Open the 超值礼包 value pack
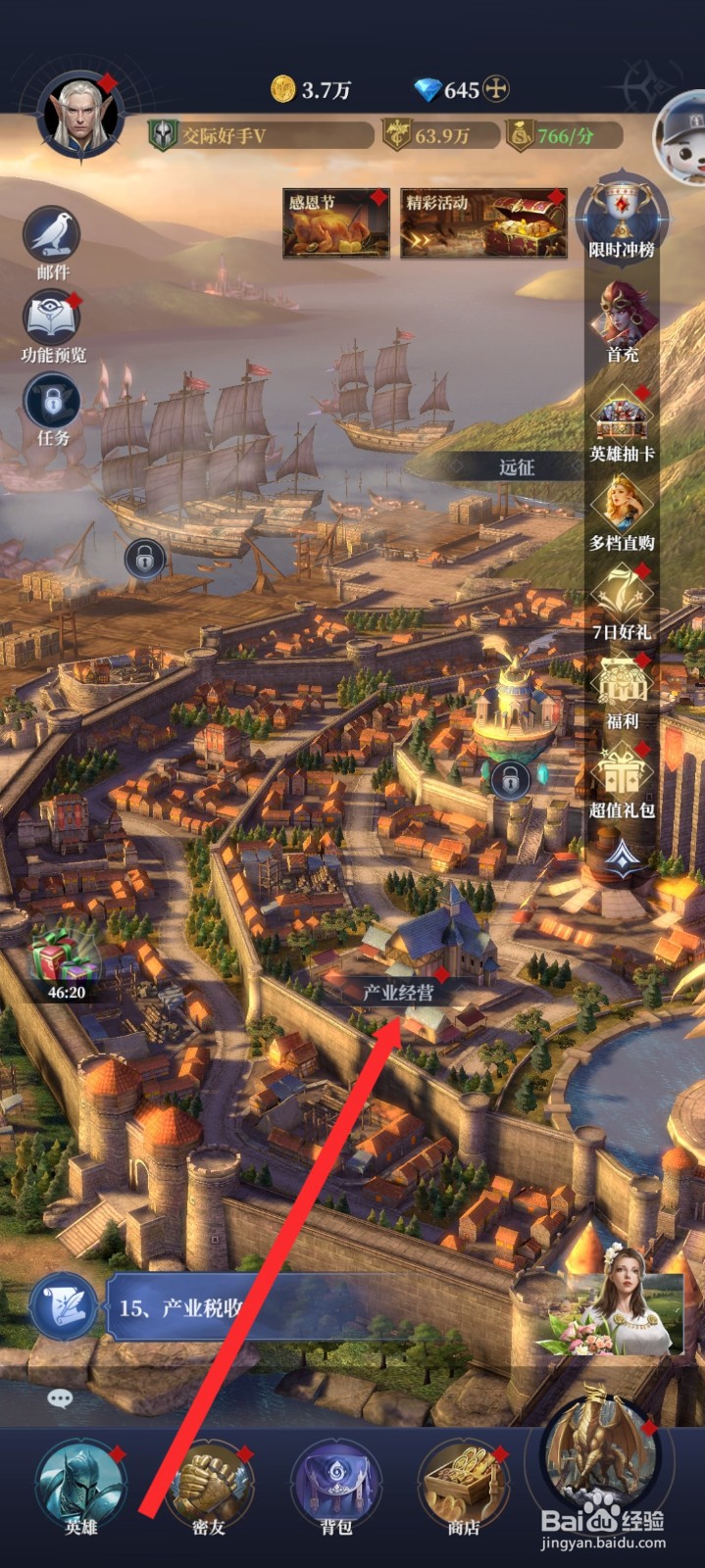705x1568 pixels. (x=623, y=776)
